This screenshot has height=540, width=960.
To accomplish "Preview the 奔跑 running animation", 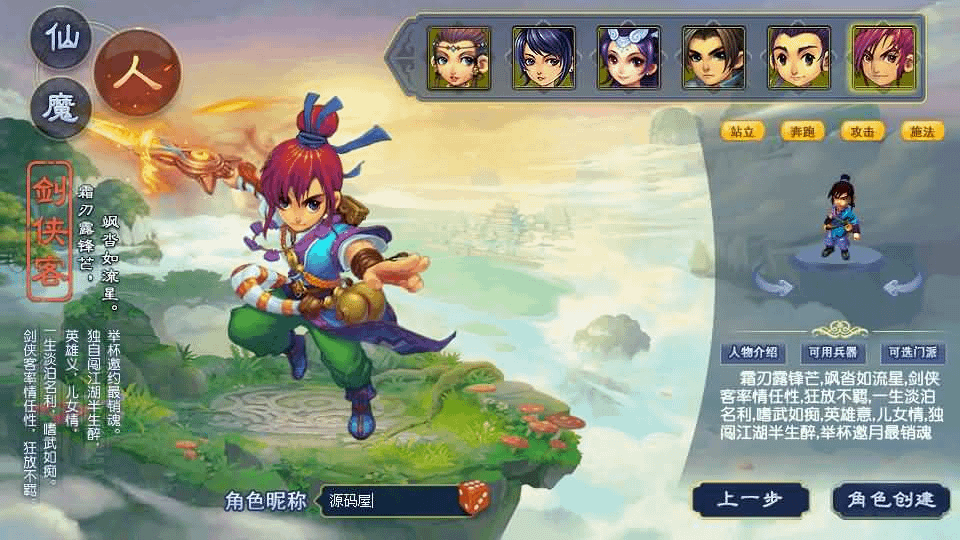I will (x=802, y=131).
